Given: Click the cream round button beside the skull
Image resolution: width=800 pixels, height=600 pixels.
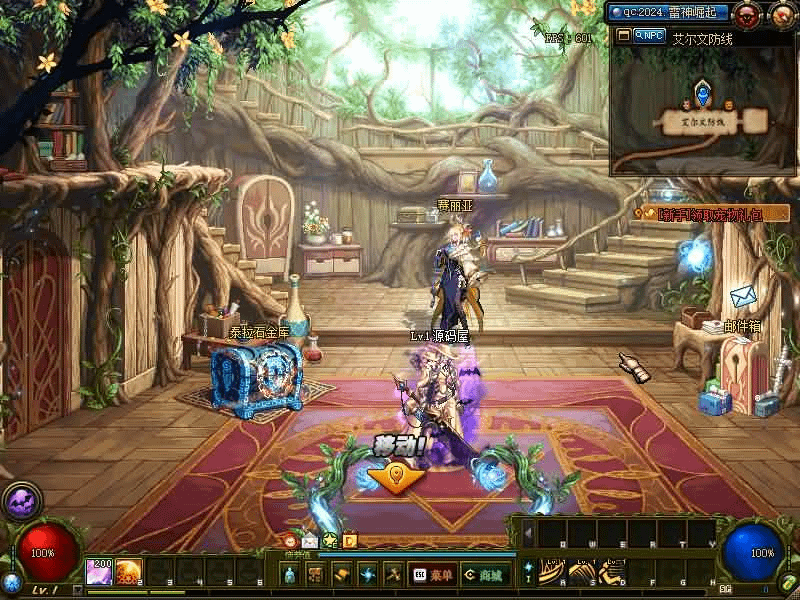Looking at the screenshot, I should pos(783,14).
